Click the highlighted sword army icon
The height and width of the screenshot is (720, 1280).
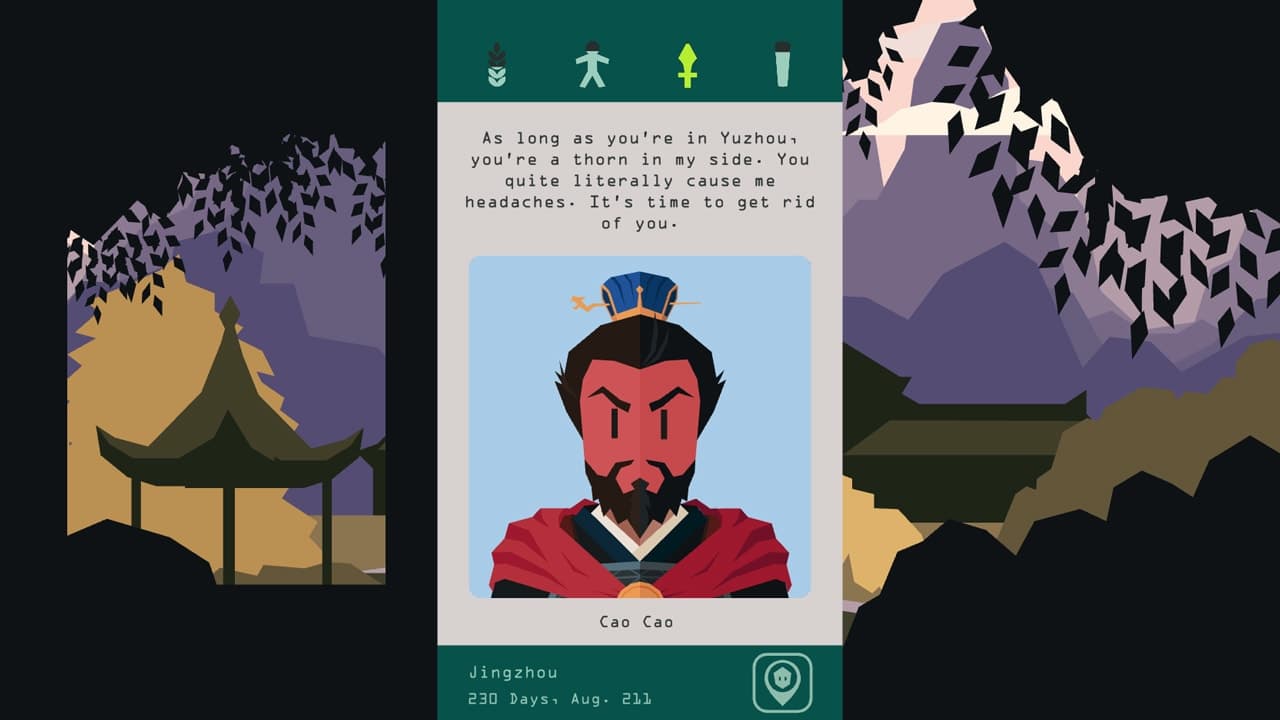point(688,62)
